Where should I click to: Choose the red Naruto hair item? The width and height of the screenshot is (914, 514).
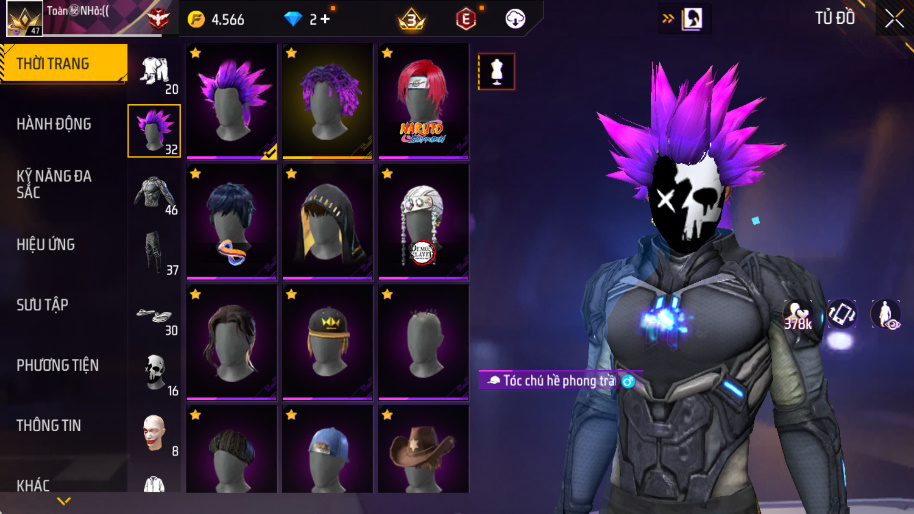(x=423, y=100)
